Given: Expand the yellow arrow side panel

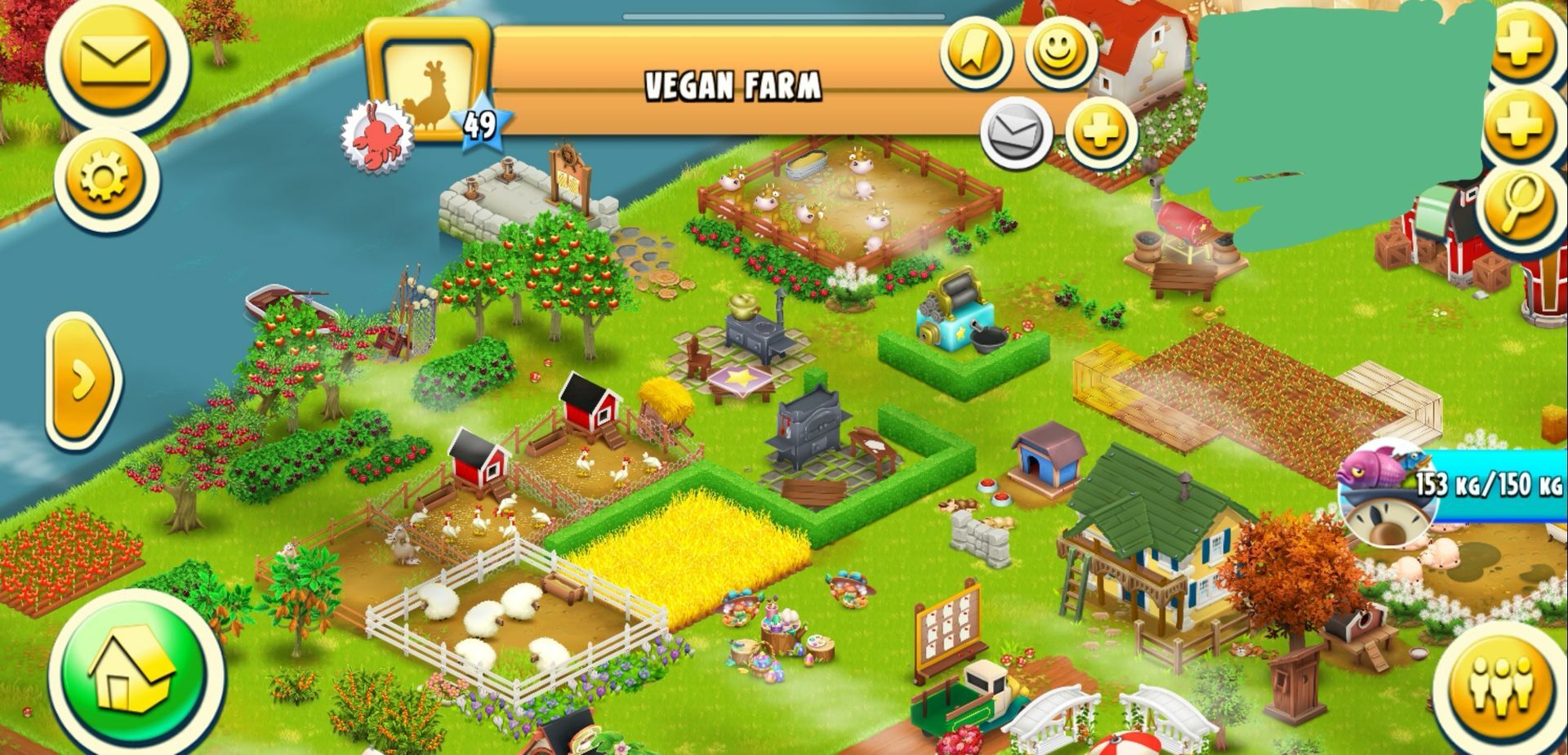Looking at the screenshot, I should 82,380.
